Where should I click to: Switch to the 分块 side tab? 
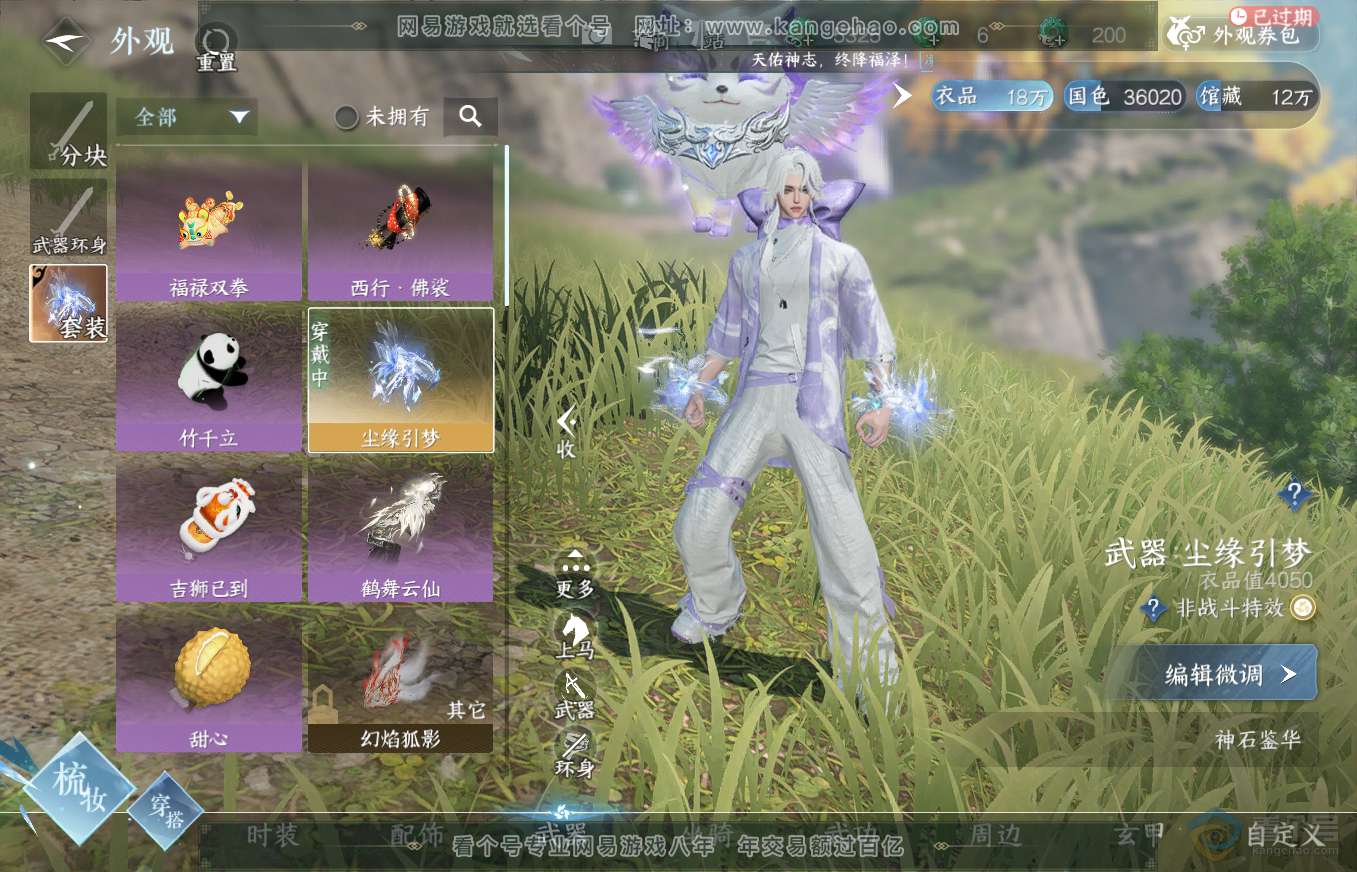tap(68, 131)
